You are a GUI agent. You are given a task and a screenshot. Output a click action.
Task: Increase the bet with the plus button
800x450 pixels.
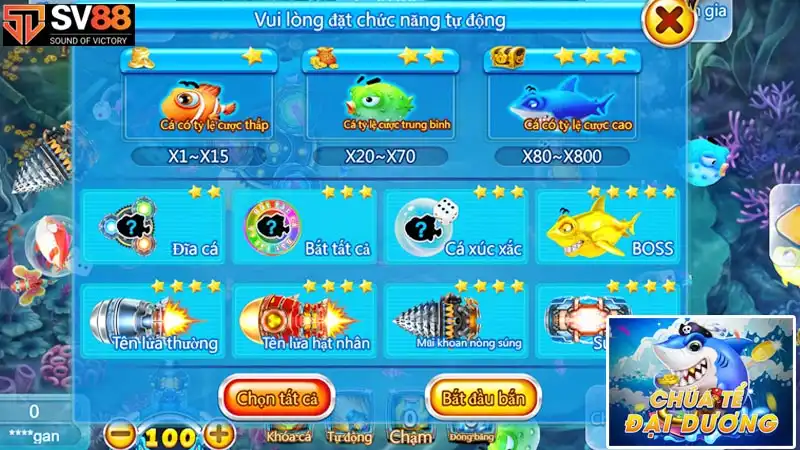pyautogui.click(x=219, y=436)
